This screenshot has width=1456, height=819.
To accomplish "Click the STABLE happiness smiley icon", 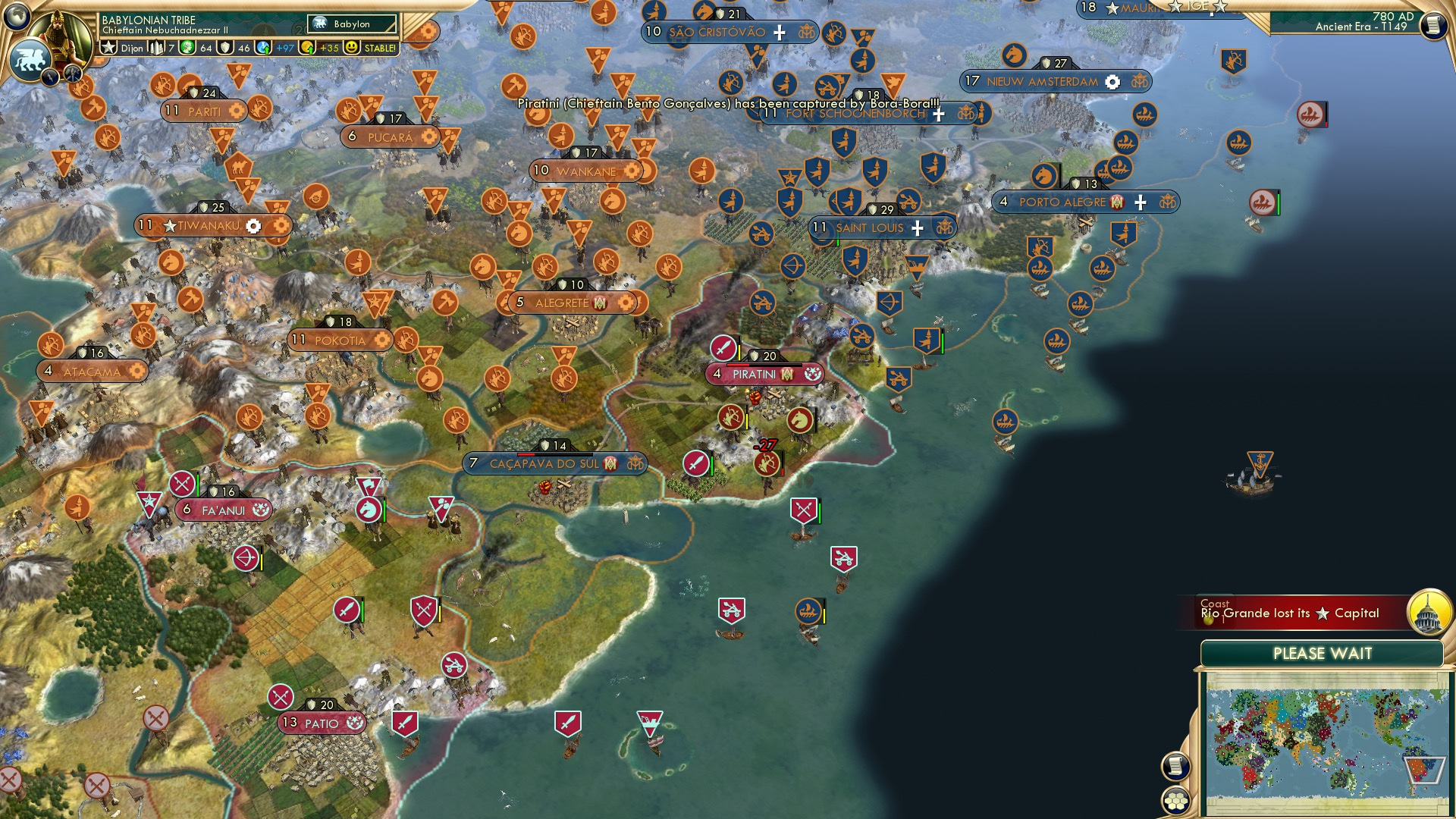I will tap(351, 48).
